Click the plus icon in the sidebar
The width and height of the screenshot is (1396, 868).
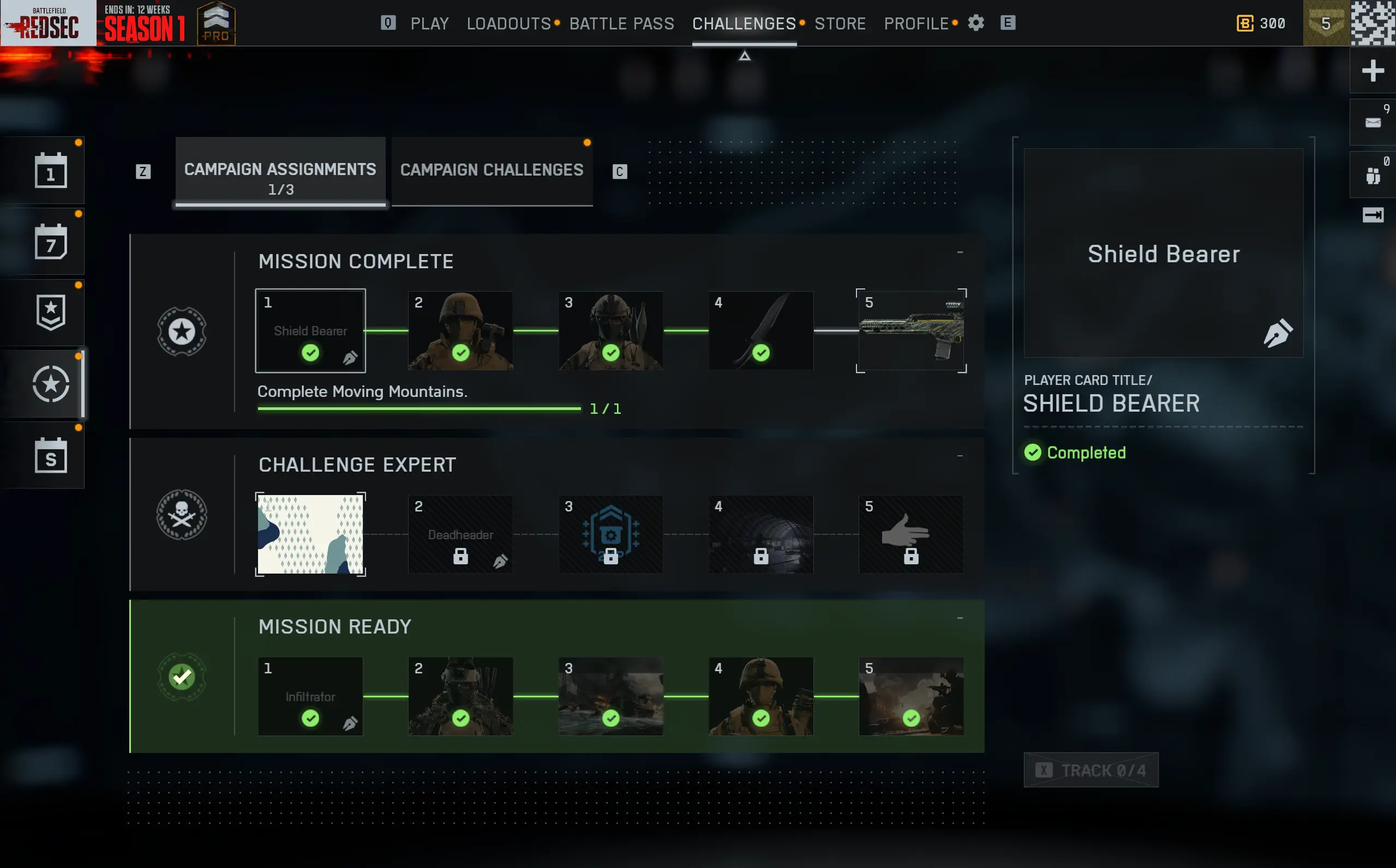[x=1373, y=71]
